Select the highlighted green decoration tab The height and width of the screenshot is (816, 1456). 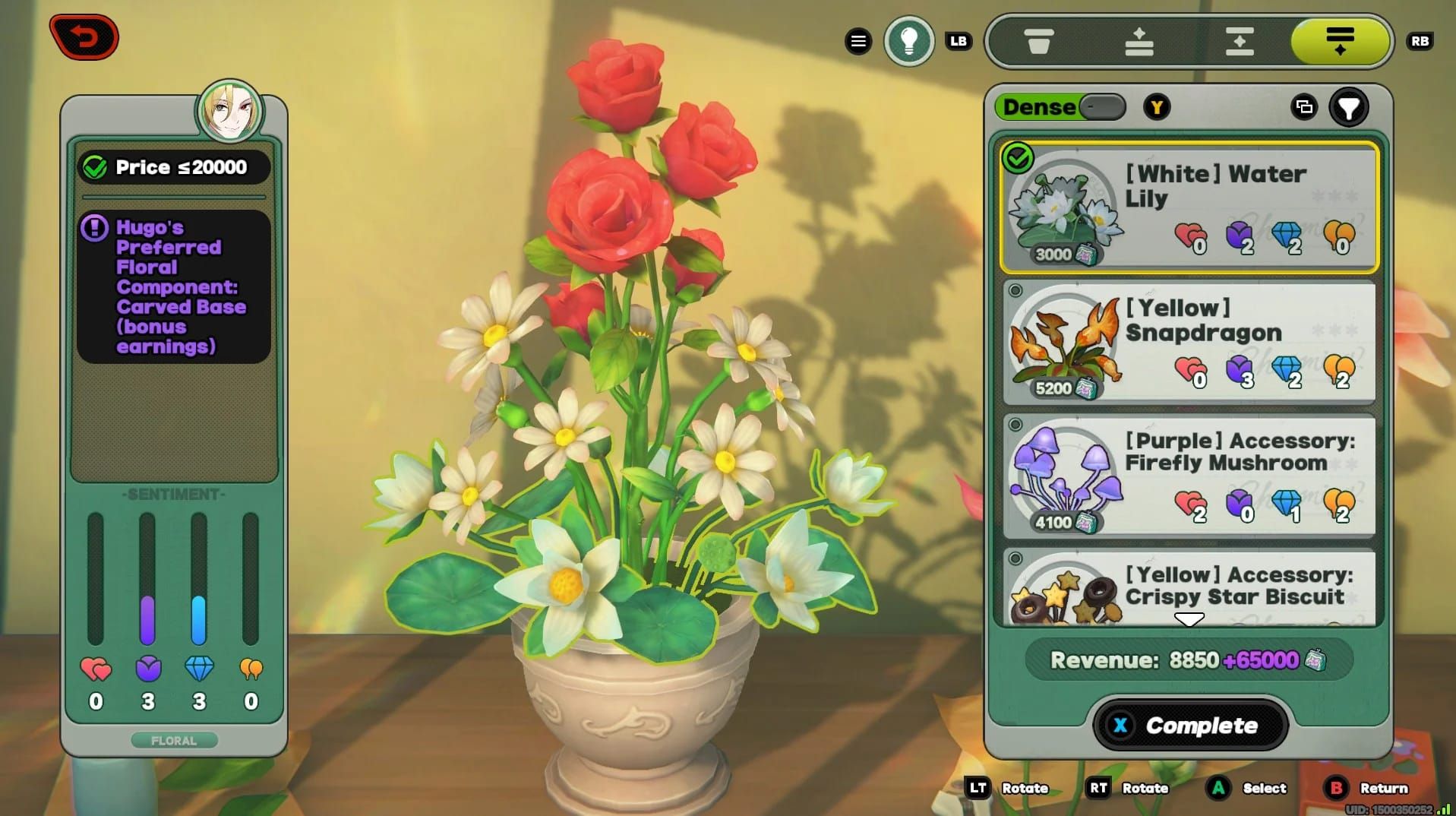(1340, 41)
